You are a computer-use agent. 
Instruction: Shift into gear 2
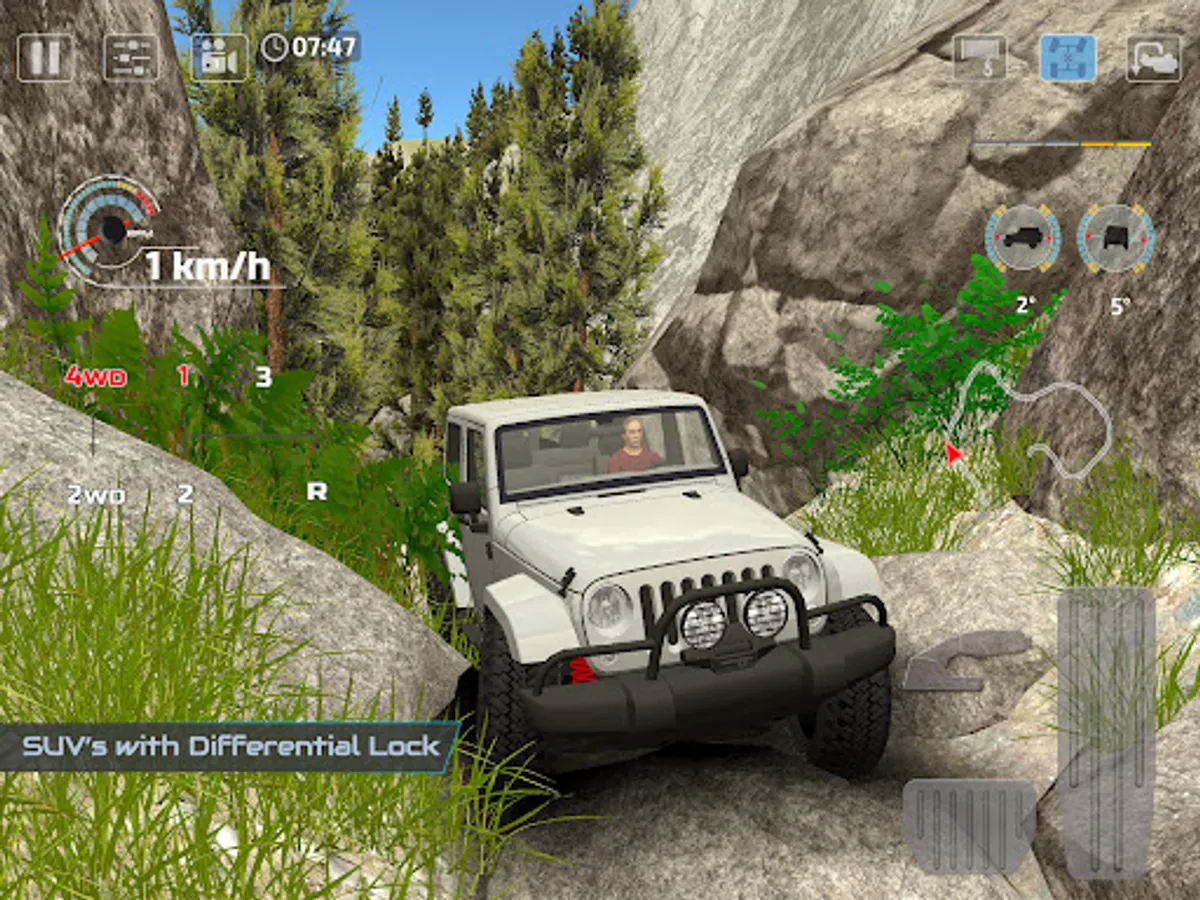tap(185, 494)
